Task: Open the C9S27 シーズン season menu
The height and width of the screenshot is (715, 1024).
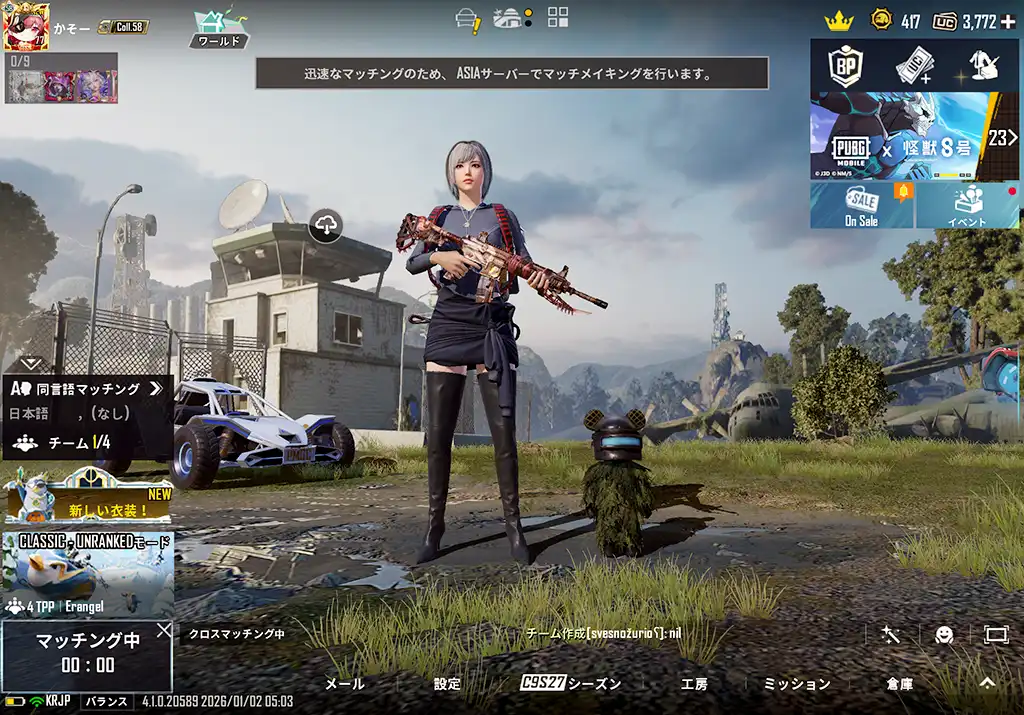Action: tap(570, 684)
